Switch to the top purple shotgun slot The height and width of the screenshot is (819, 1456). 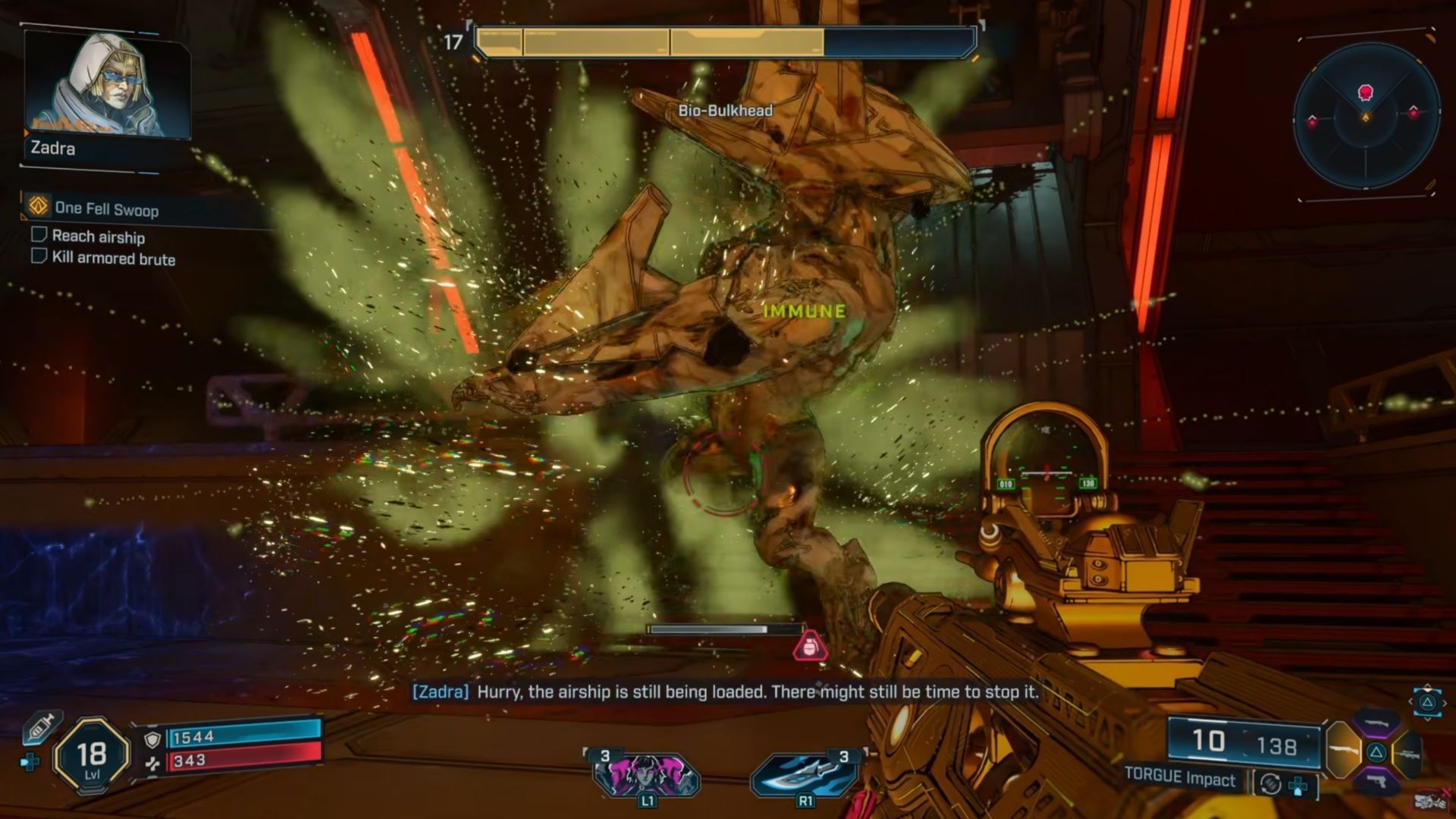point(1376,723)
